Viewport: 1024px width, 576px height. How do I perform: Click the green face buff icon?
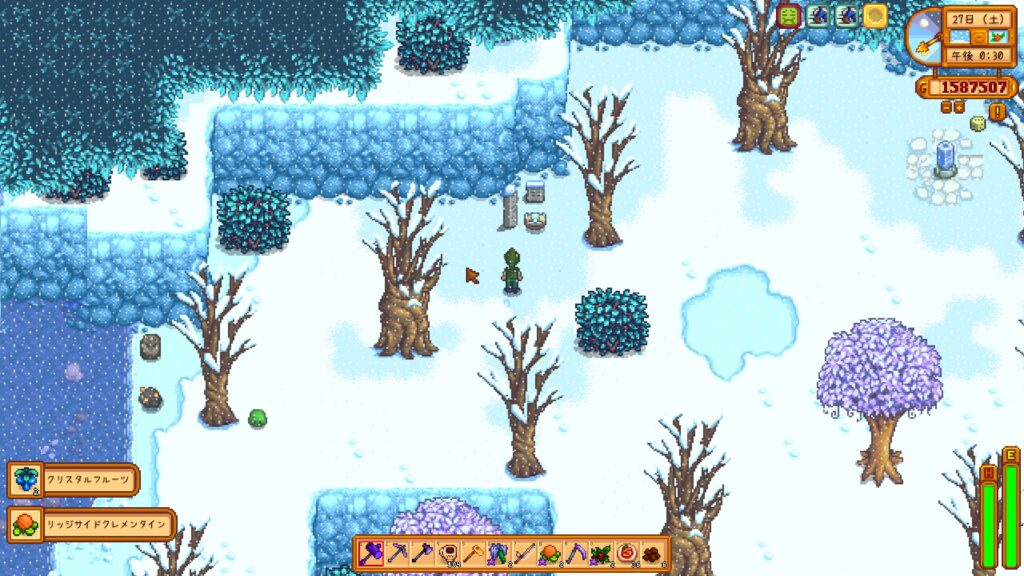pyautogui.click(x=789, y=16)
